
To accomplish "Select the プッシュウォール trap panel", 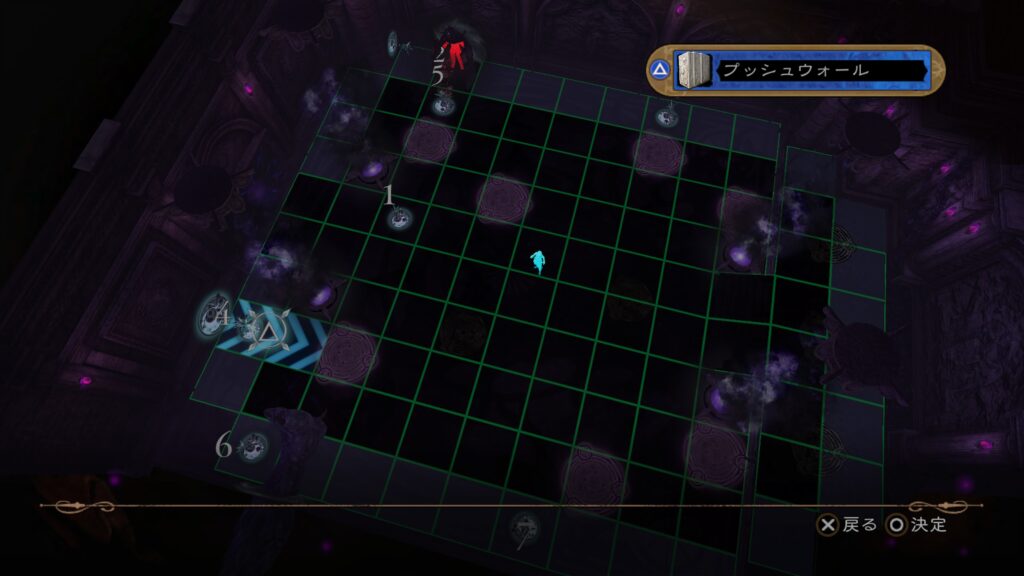I will [795, 71].
